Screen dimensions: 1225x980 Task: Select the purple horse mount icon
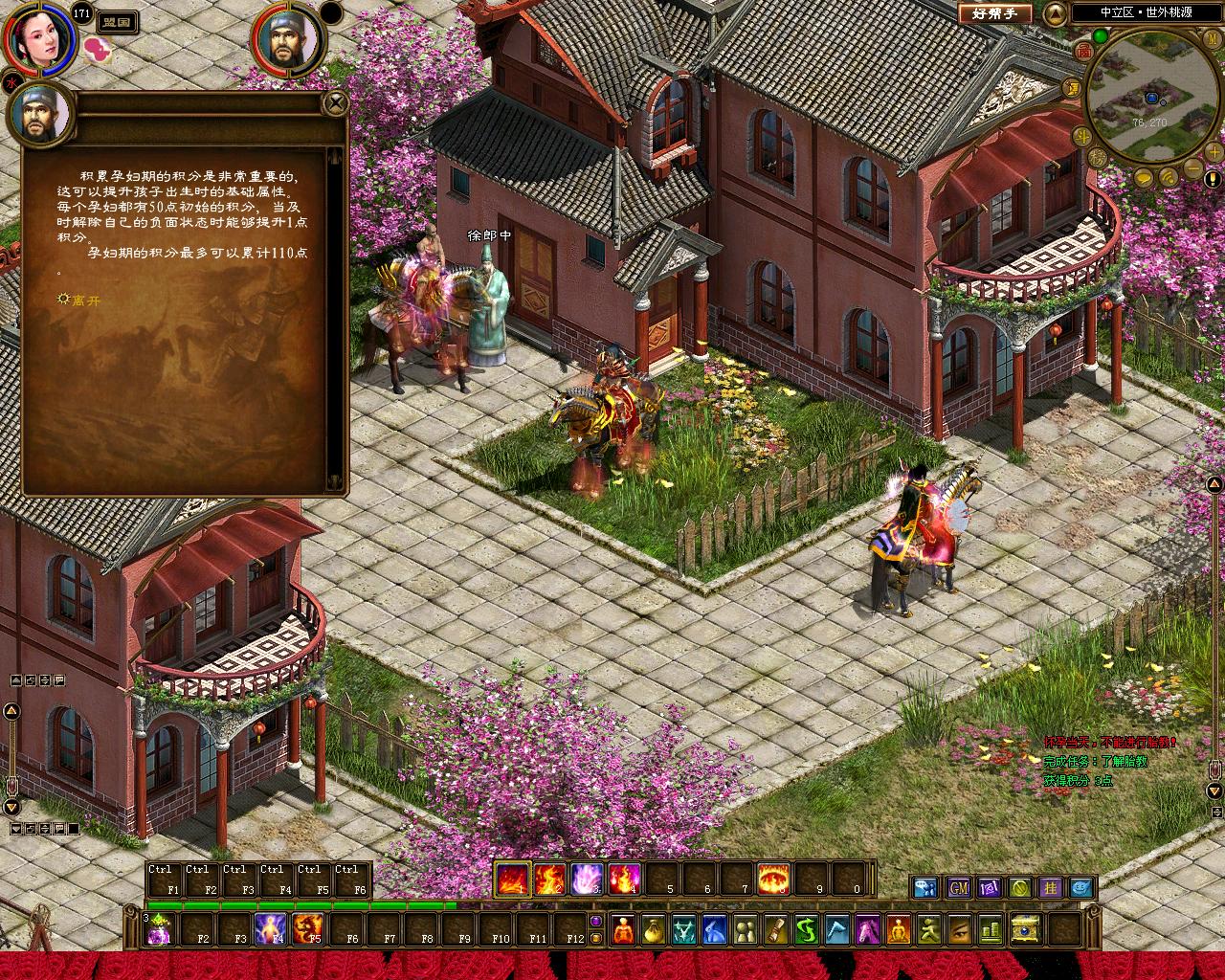(867, 928)
